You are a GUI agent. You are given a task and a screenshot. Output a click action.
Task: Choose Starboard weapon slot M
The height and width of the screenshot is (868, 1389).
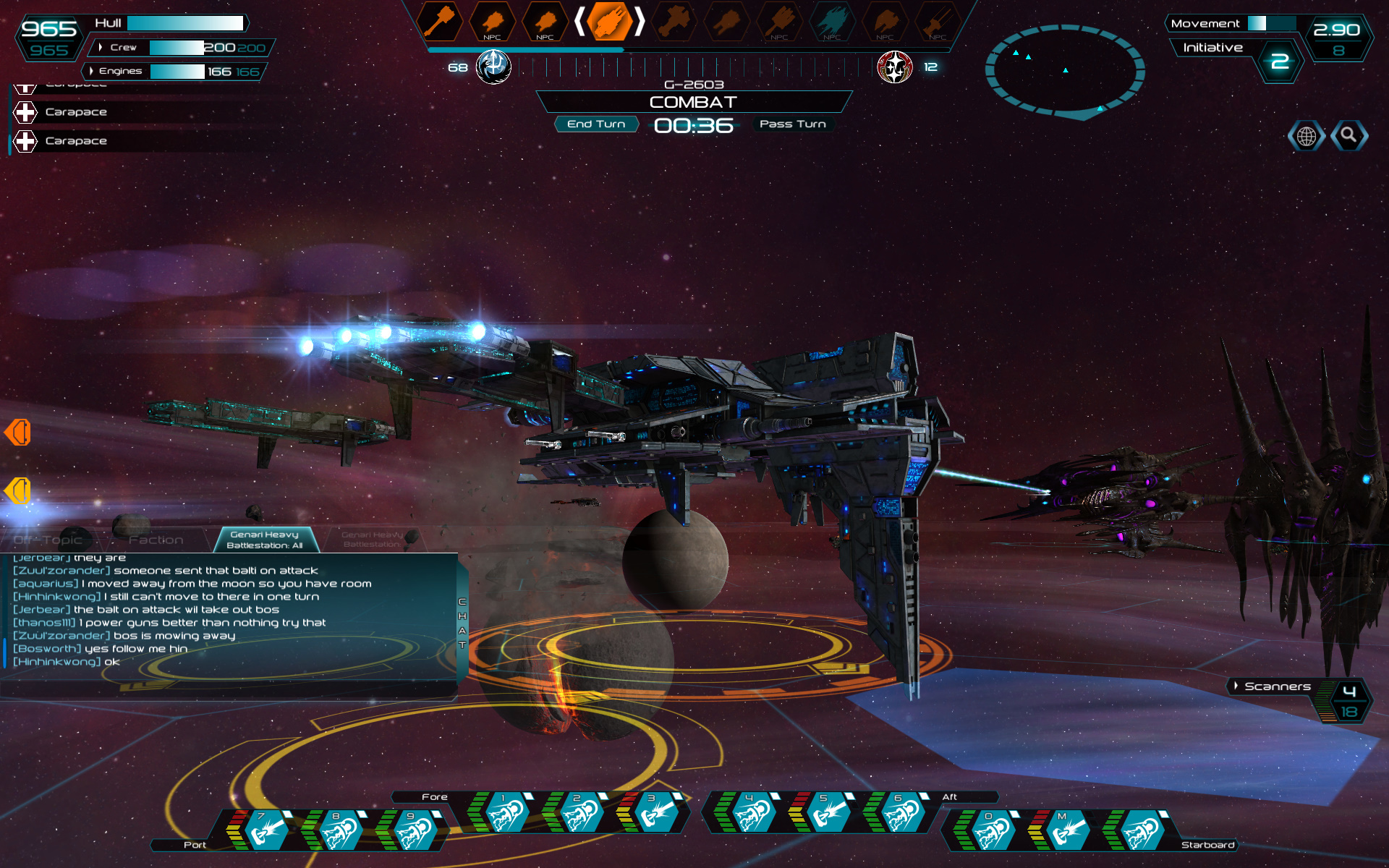click(1066, 830)
